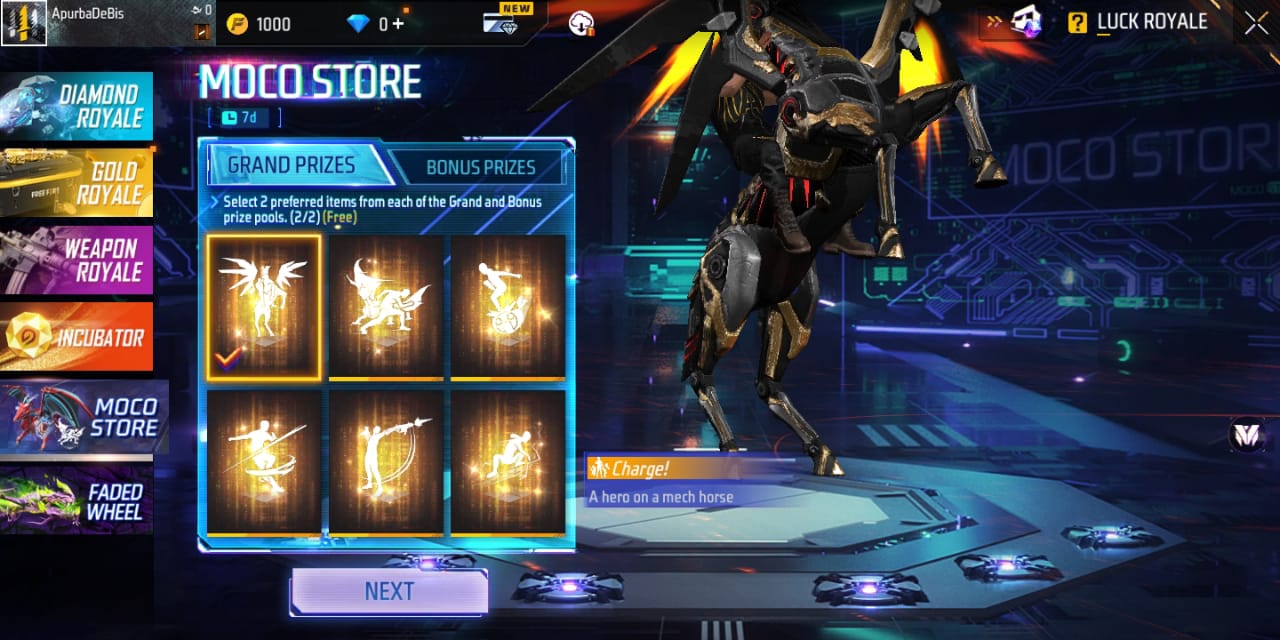Choose the surfer with spear emote
The height and width of the screenshot is (640, 1280).
264,461
